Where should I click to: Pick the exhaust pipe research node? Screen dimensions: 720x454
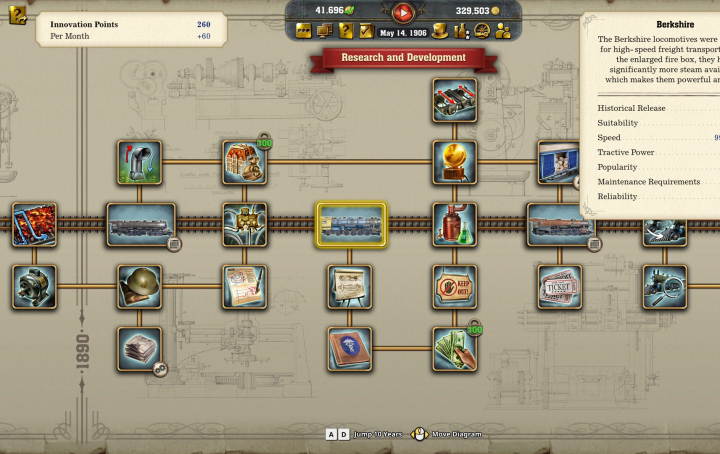tap(139, 162)
